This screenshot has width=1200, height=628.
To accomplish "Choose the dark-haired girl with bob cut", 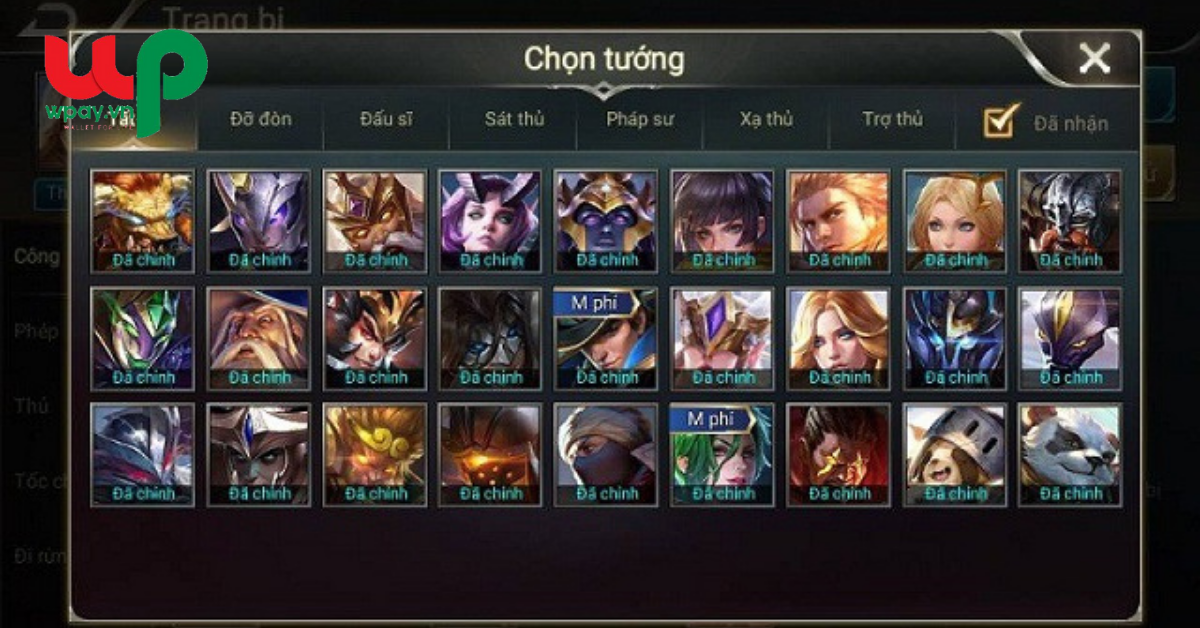I will 722,221.
